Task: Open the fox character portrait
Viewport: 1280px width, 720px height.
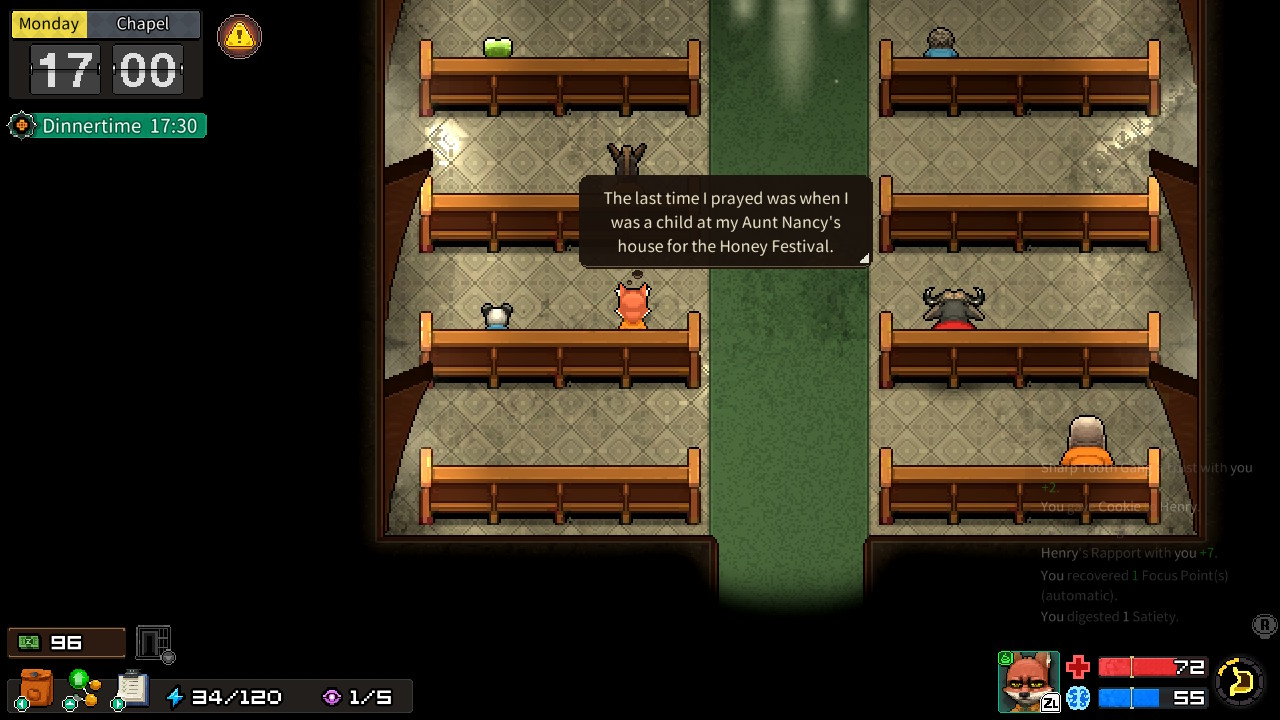Action: (x=1028, y=680)
